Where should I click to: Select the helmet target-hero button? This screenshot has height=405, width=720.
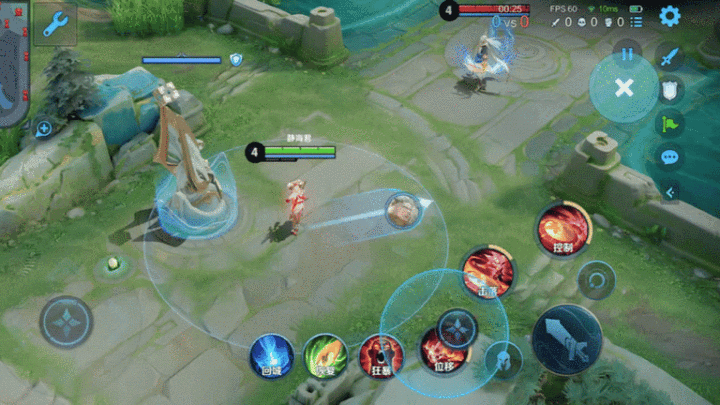(x=502, y=360)
